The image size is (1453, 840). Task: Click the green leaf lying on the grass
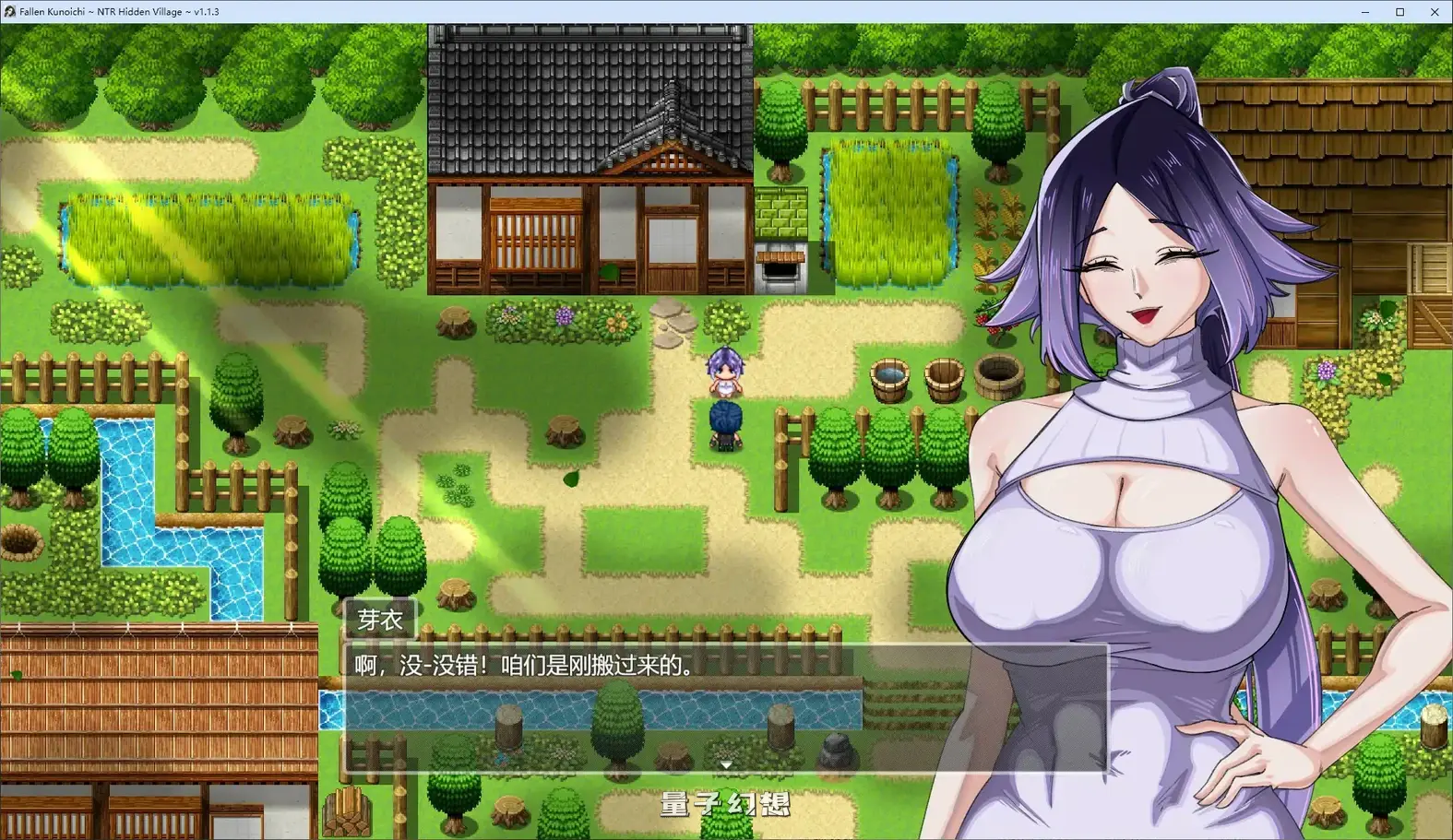pyautogui.click(x=570, y=479)
